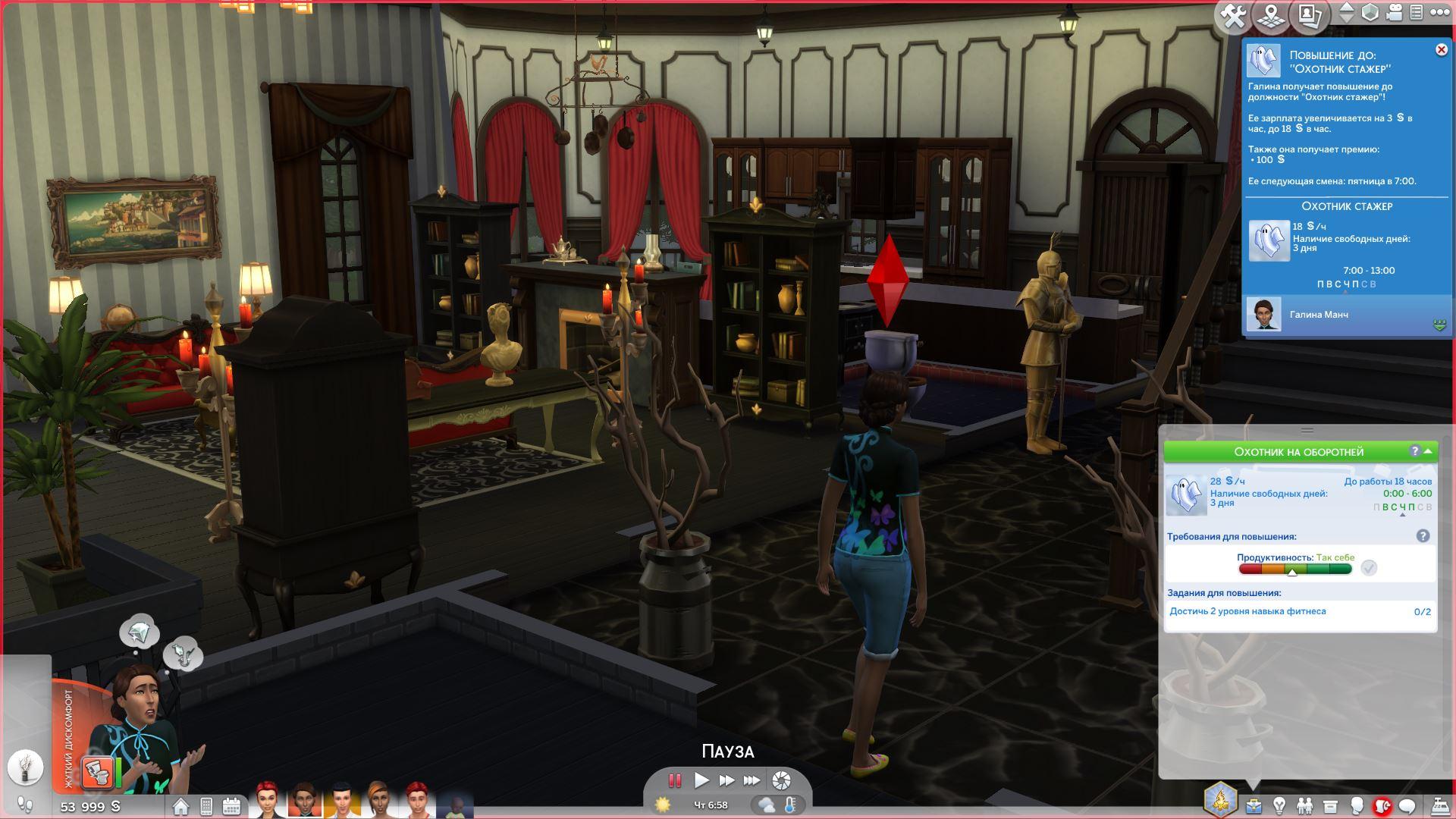Show the speech-bubble notification wall

pyautogui.click(x=1407, y=805)
